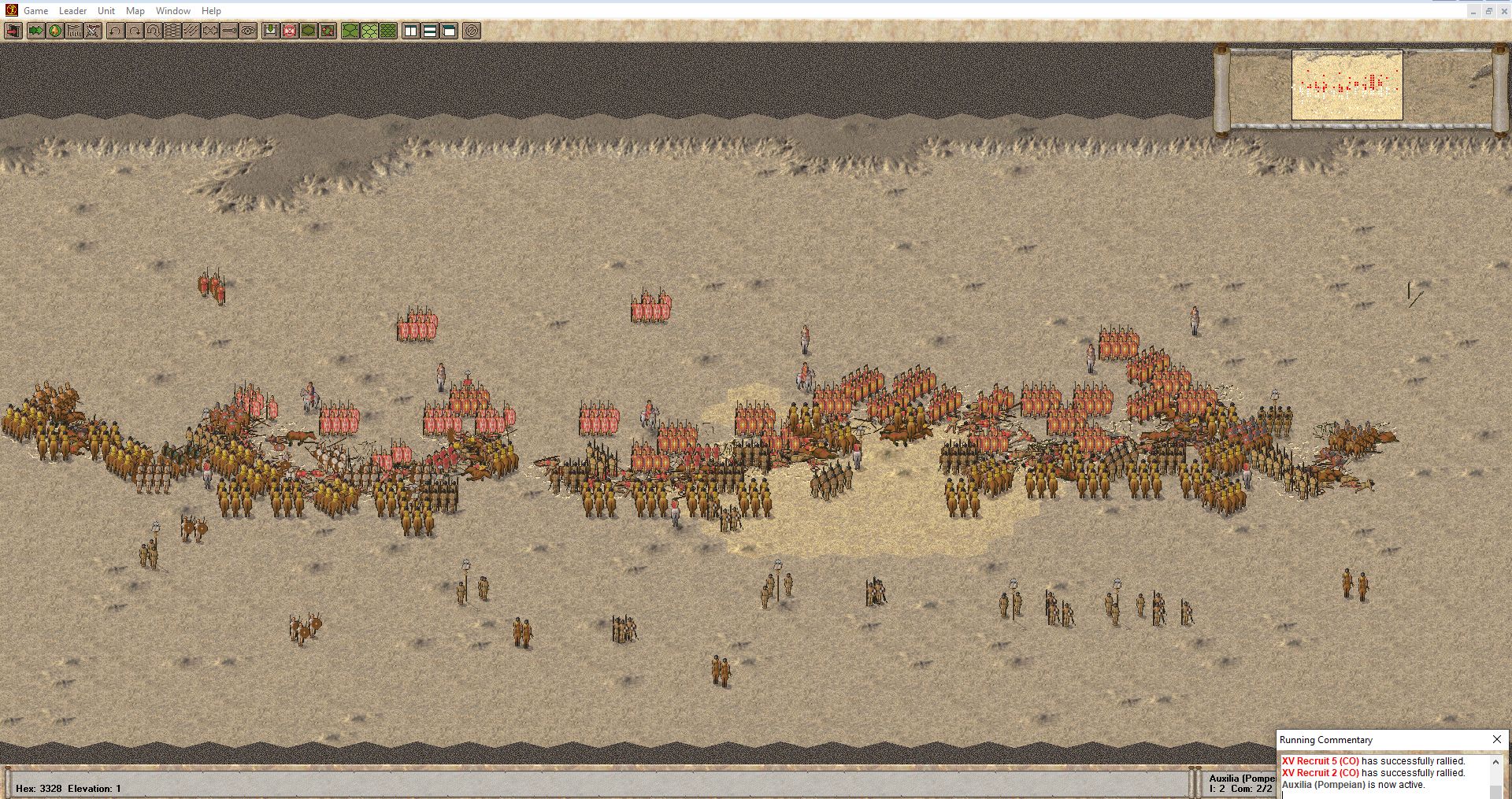Open the Help menu
This screenshot has height=799, width=1512.
(x=211, y=11)
